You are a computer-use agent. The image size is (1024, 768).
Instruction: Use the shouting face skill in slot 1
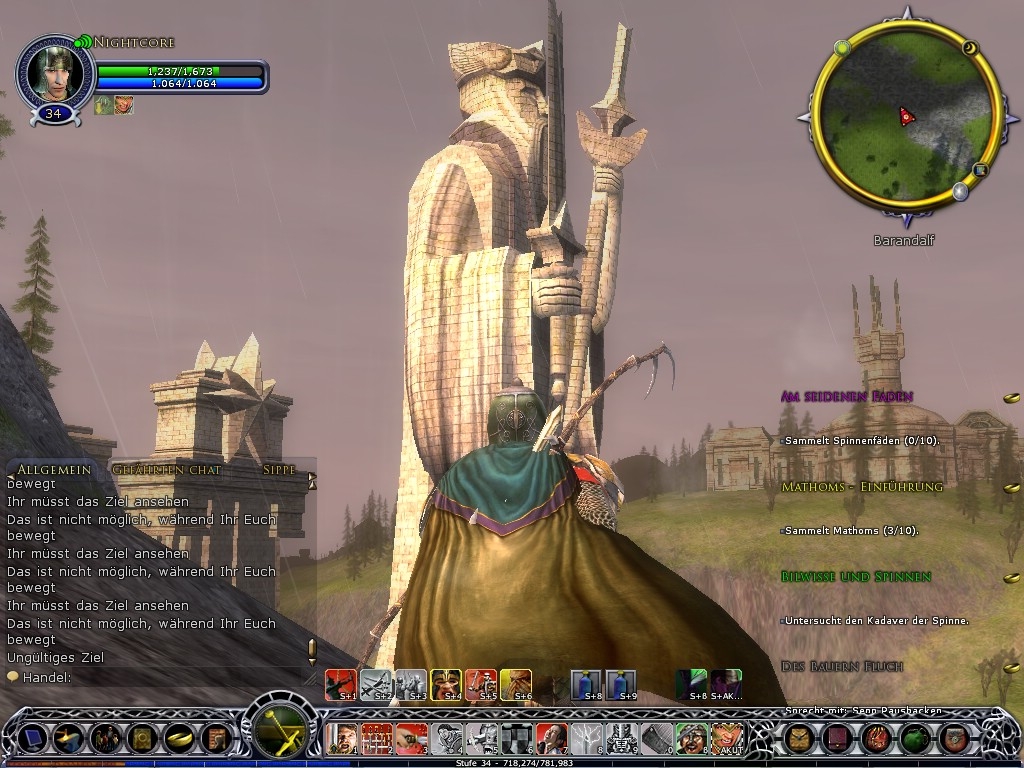coord(342,739)
